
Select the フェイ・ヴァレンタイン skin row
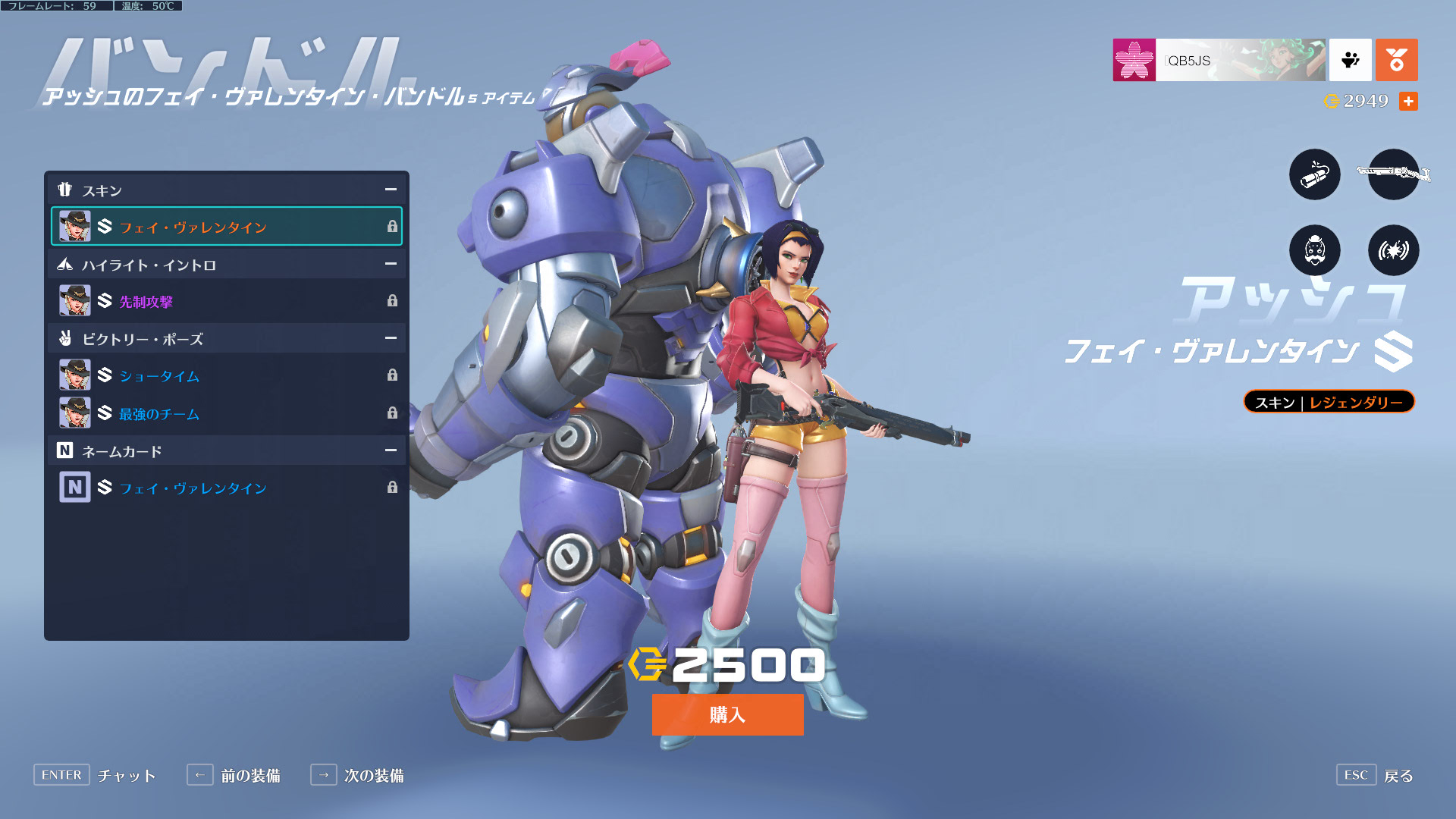(226, 227)
